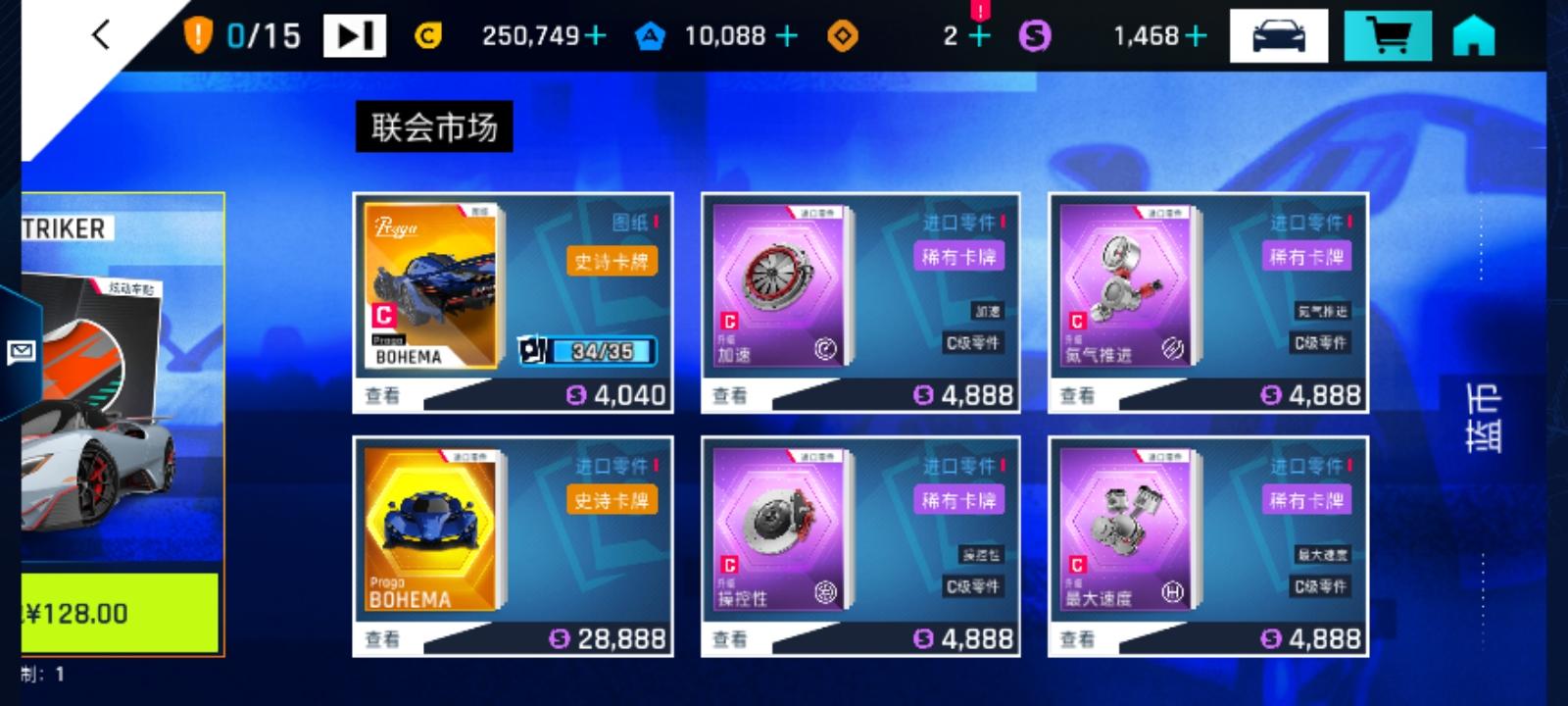Viewport: 1568px width, 706px height.
Task: Go back with the left chevron
Action: point(98,33)
